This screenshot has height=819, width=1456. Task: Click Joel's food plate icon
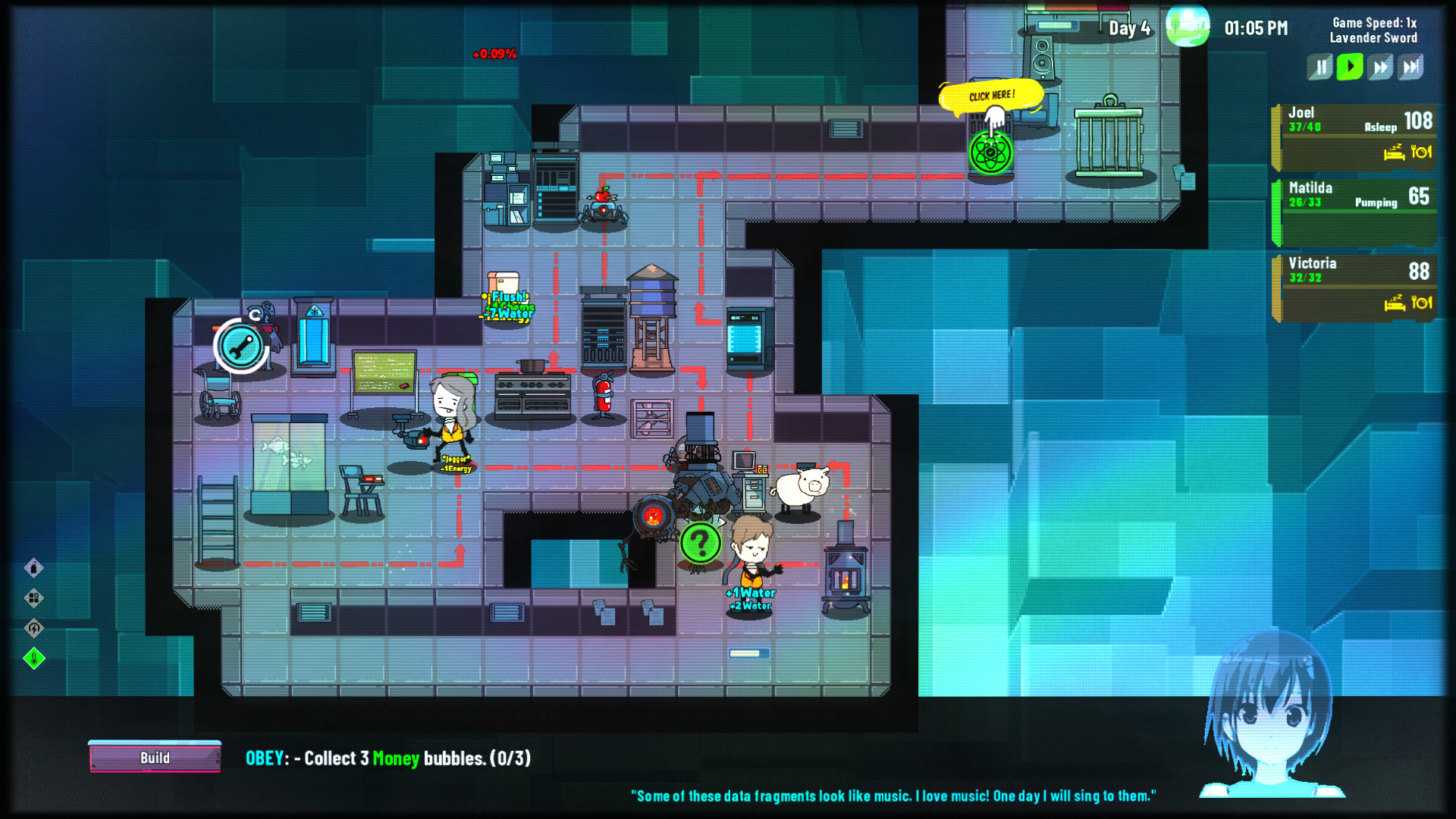click(1423, 152)
